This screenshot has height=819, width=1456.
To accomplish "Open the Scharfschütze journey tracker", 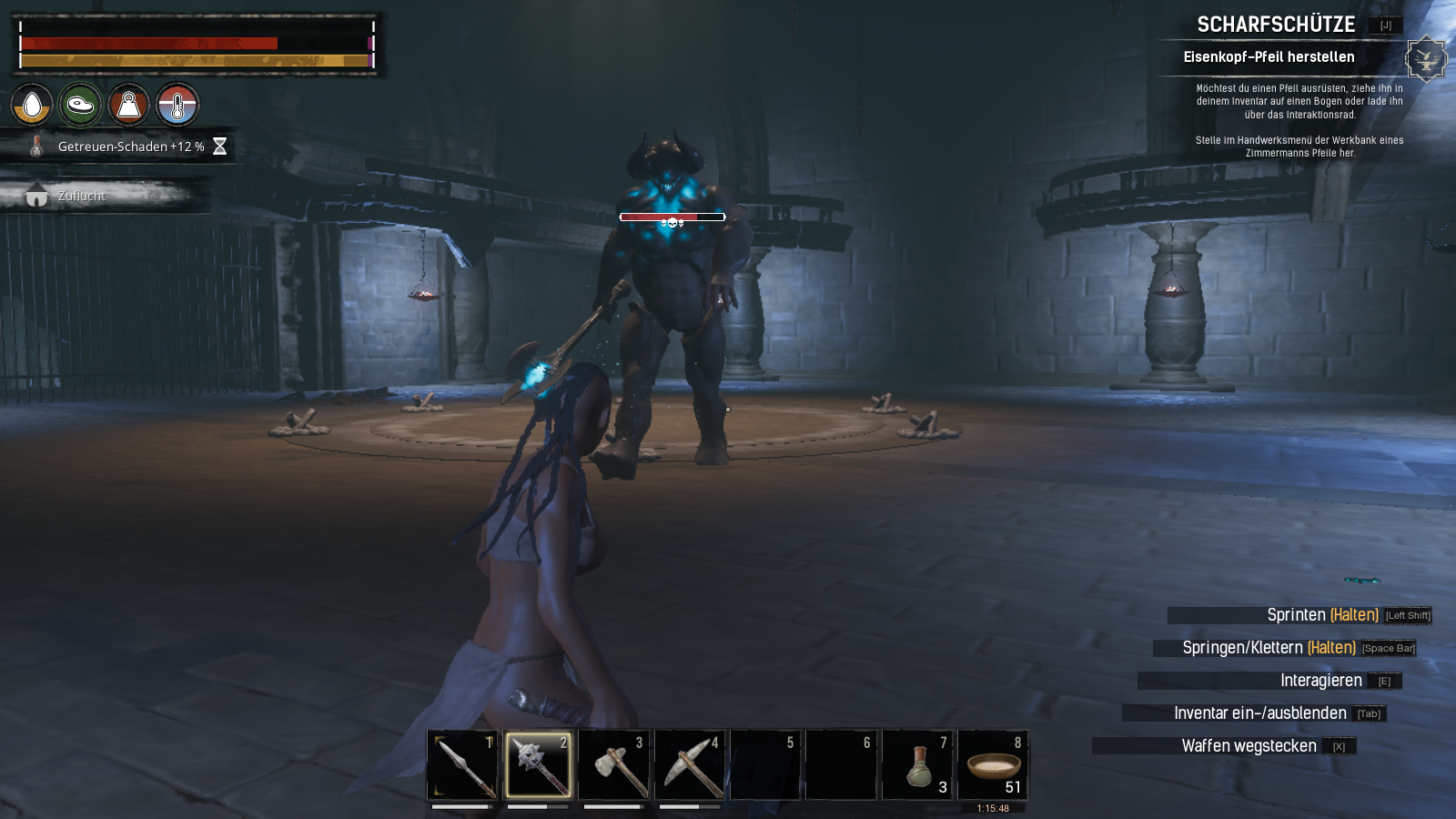I will pos(1276,25).
